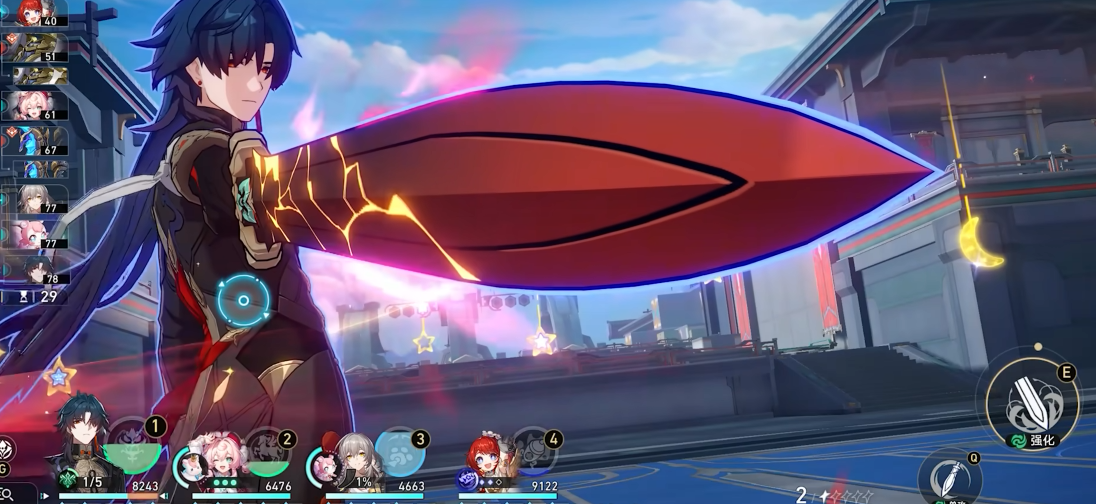1096x504 pixels.
Task: Select the gray-haired character's party portrait
Action: (352, 459)
